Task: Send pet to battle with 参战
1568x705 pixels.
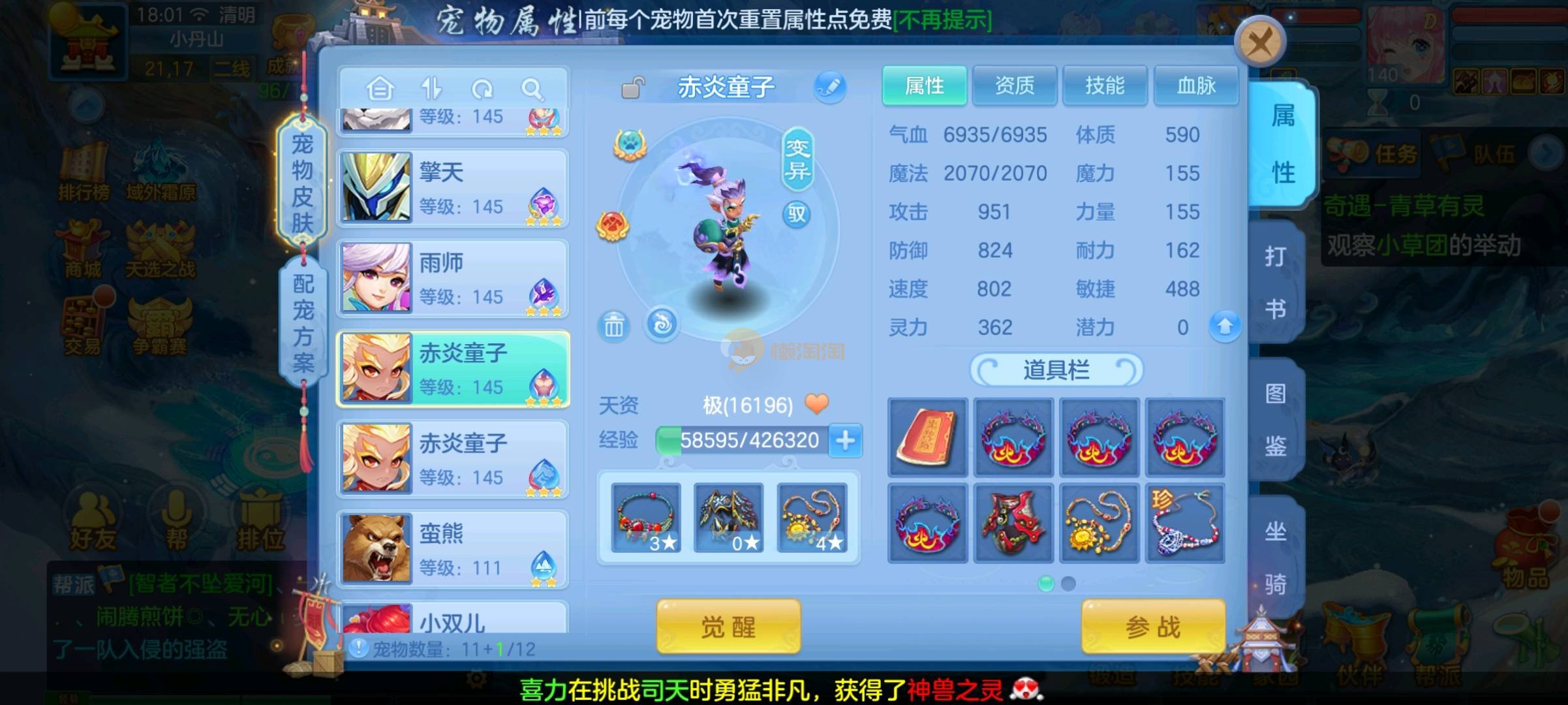Action: pos(1153,627)
